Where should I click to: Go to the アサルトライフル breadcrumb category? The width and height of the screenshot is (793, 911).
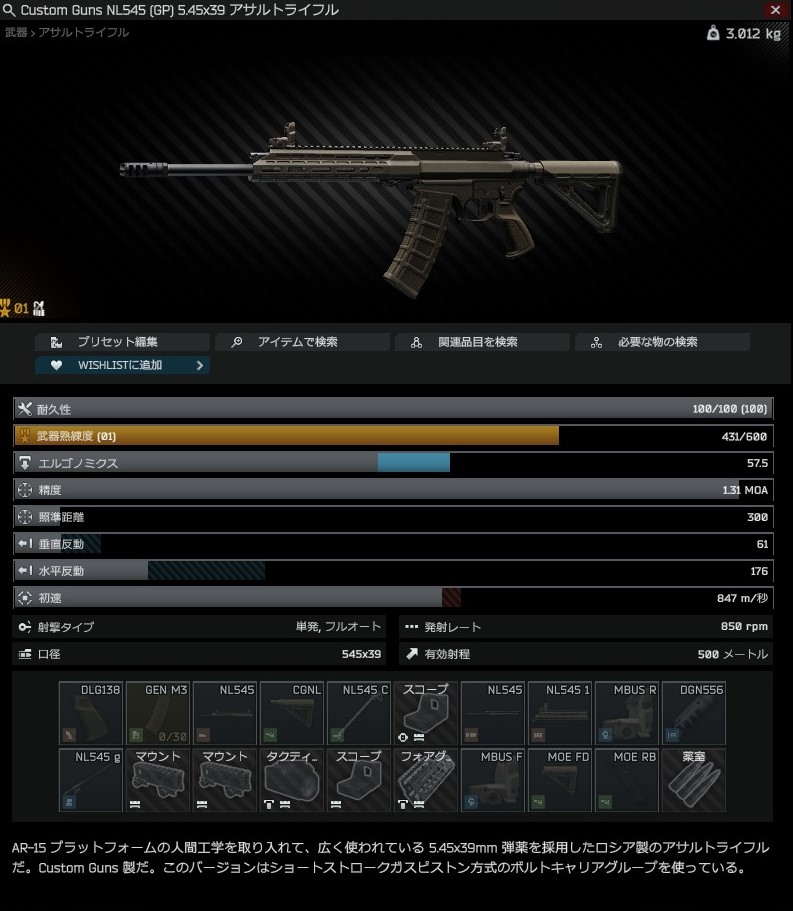click(x=83, y=33)
